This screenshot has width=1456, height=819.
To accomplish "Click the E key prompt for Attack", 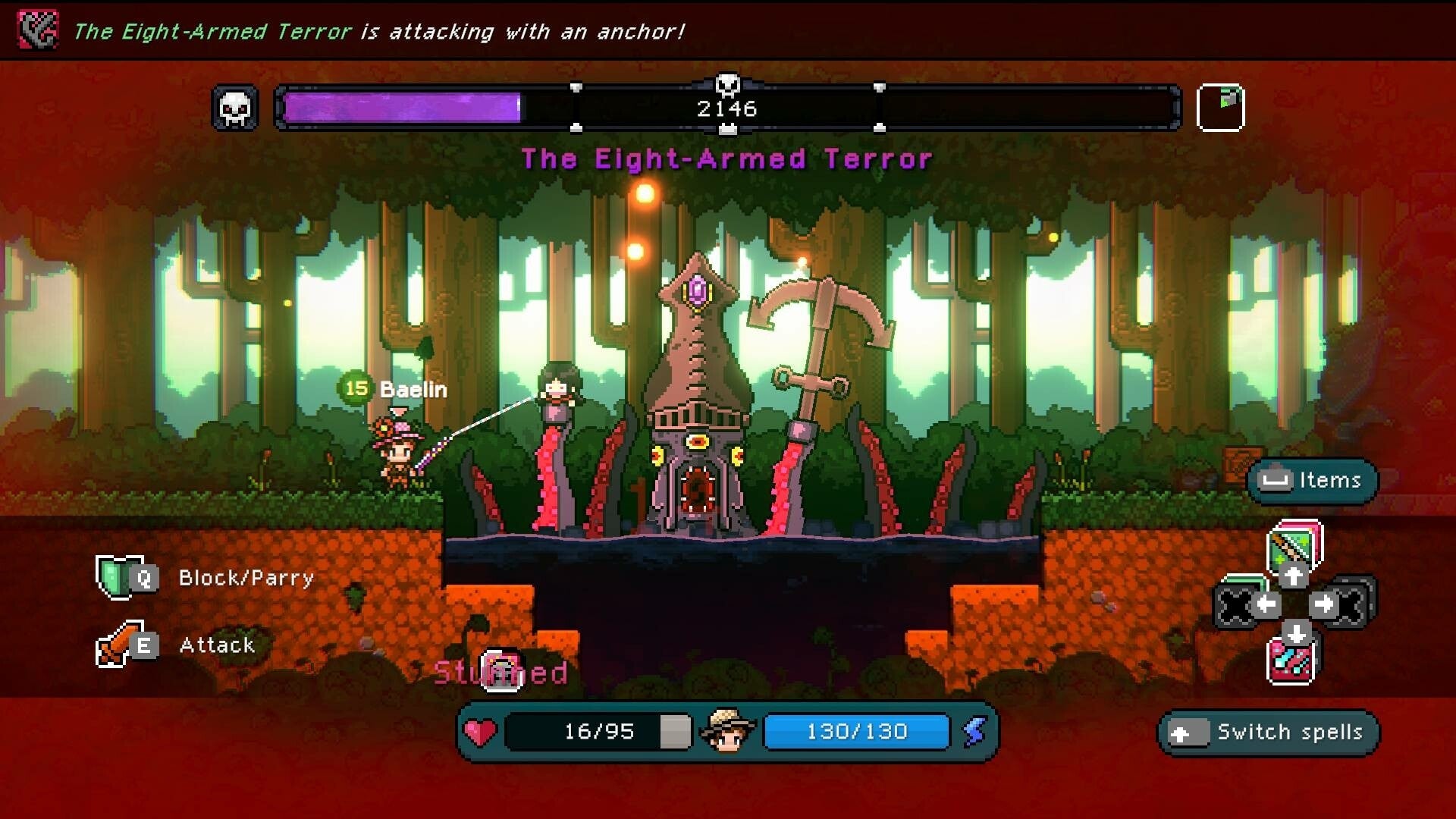I will [146, 647].
